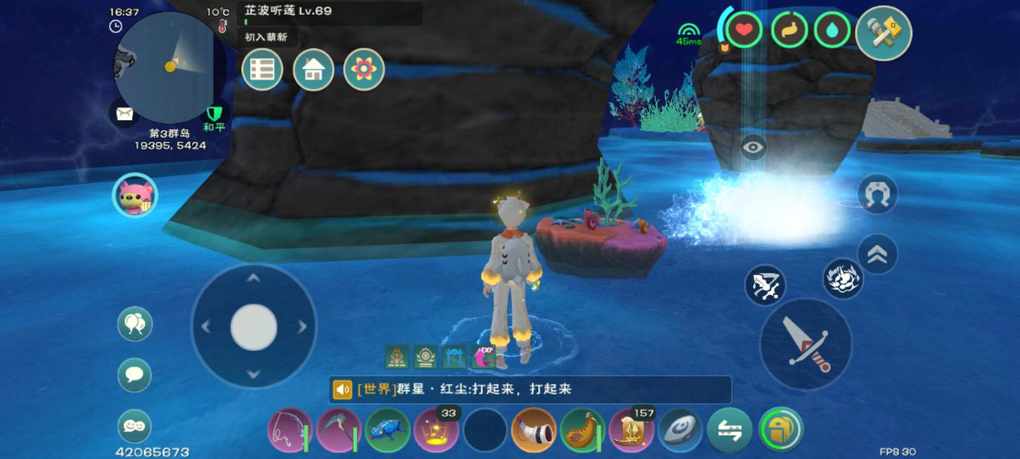
Task: Open the flower icon menu
Action: coord(364,69)
